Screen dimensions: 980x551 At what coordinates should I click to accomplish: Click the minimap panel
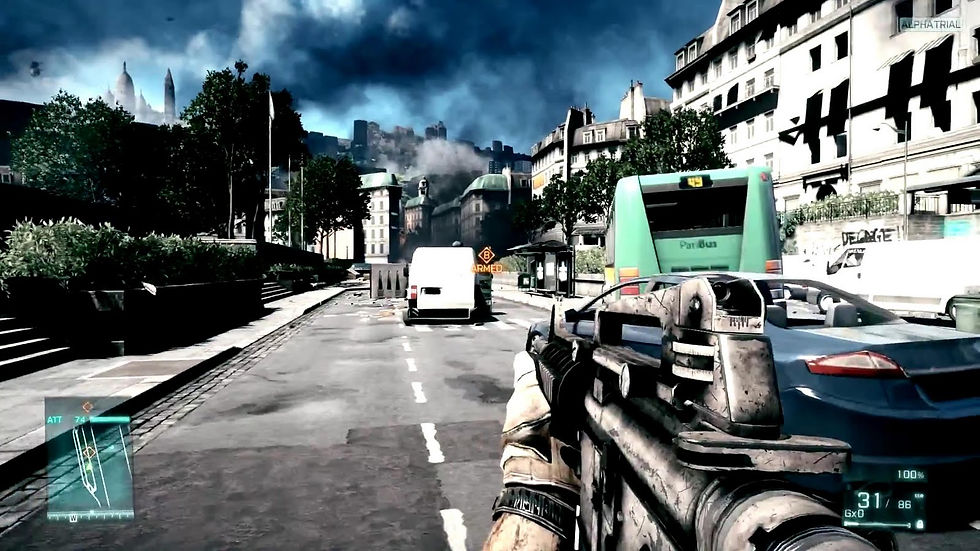[89, 458]
